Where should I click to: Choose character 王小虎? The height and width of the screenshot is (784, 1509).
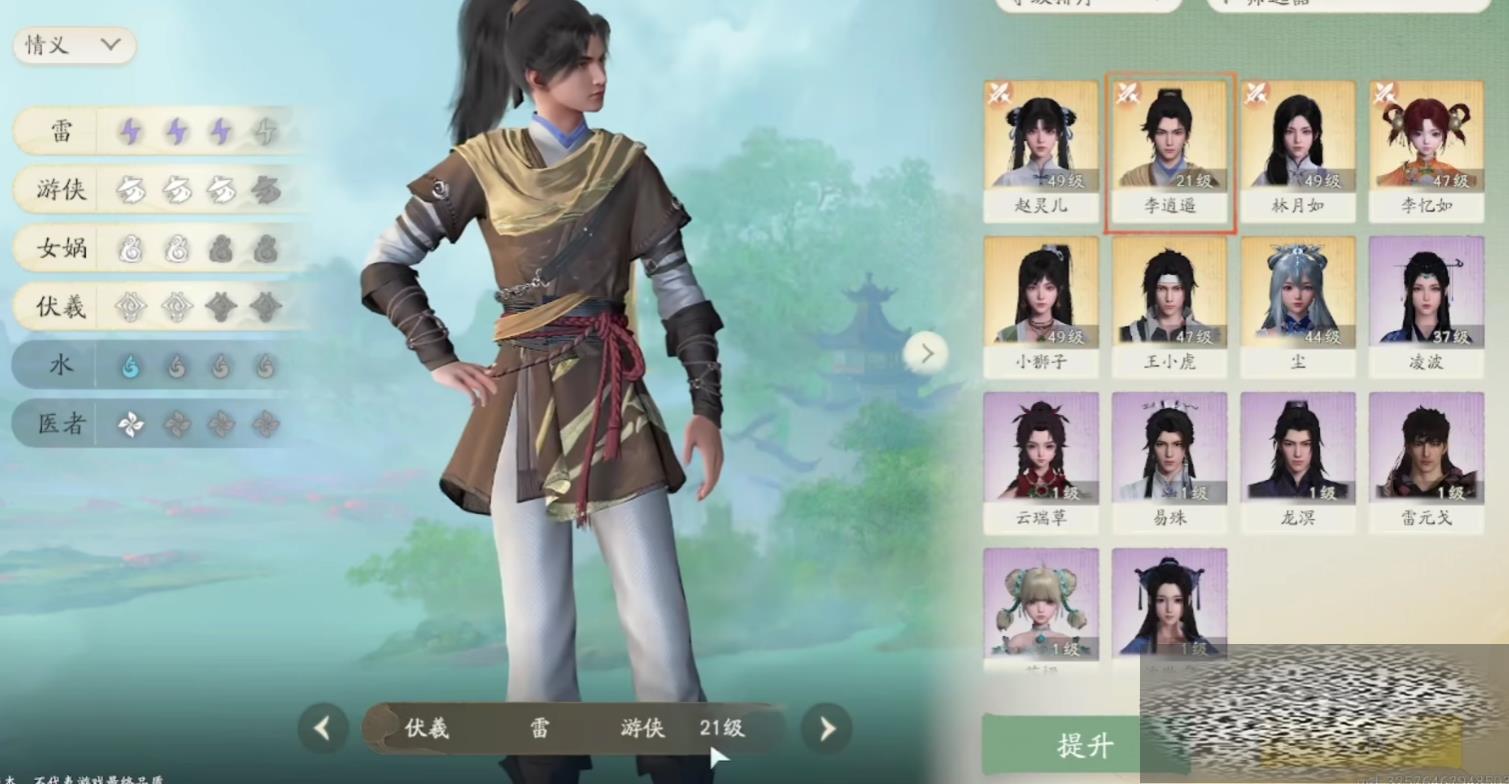(x=1169, y=306)
